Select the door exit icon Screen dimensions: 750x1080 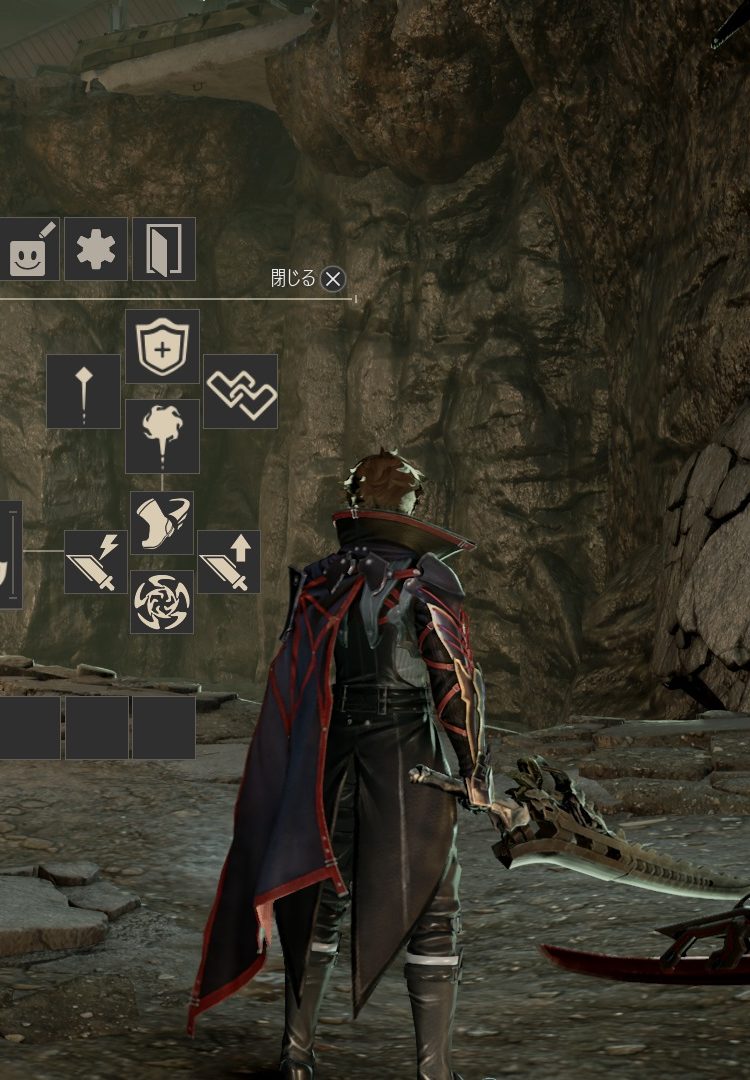tap(163, 249)
